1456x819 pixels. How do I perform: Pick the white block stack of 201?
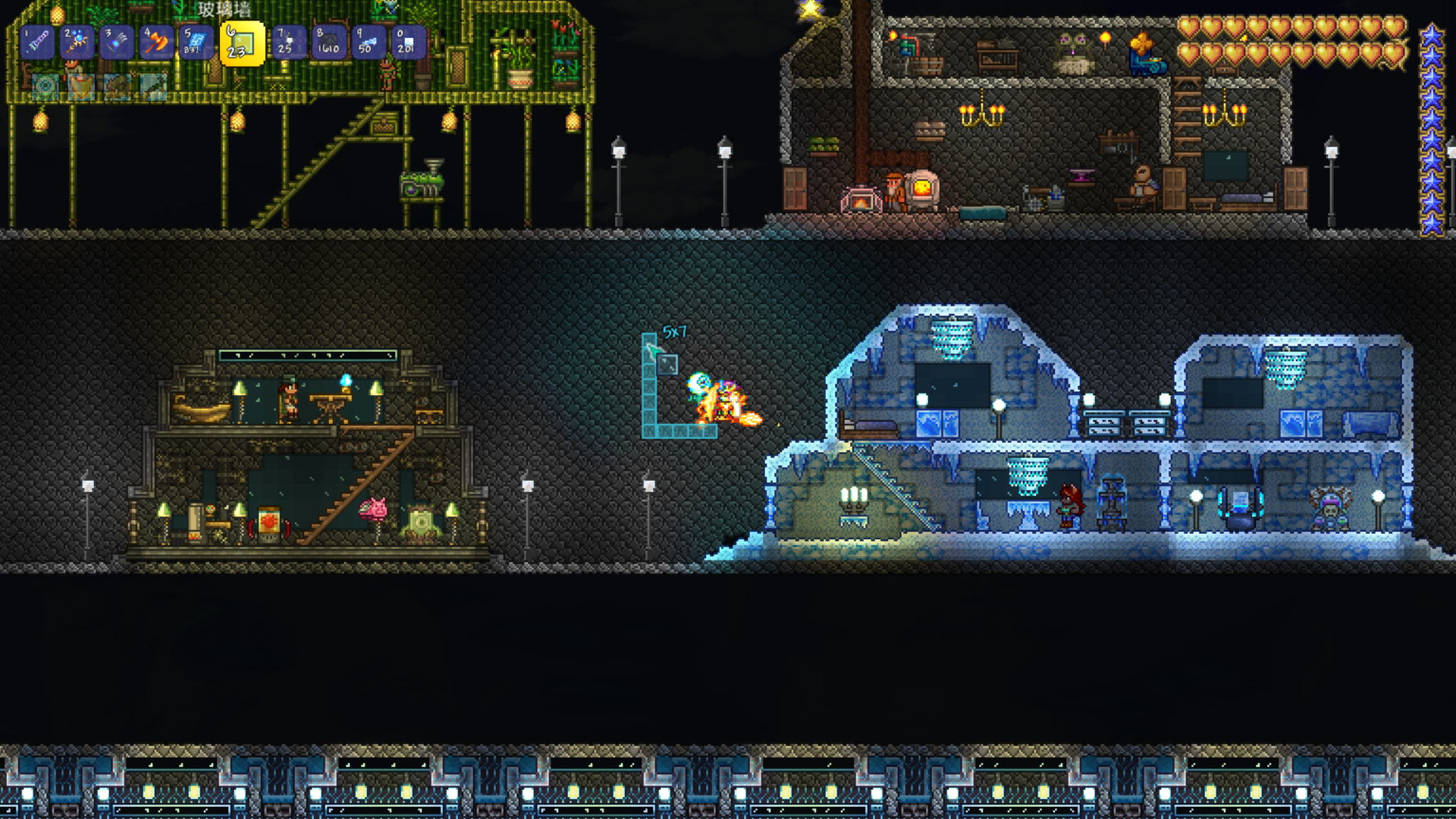[x=409, y=42]
